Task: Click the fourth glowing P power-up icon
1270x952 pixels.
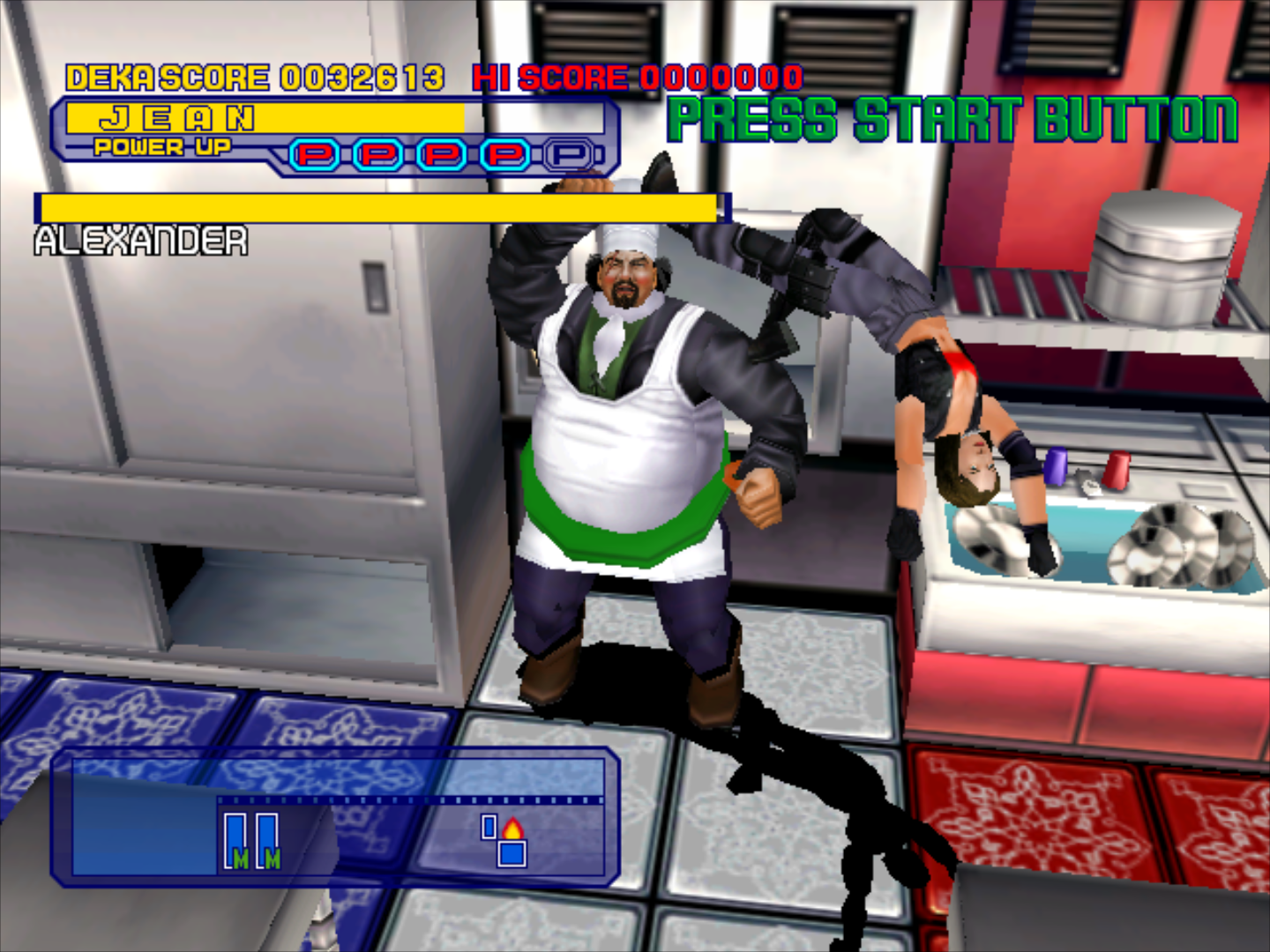Action: pyautogui.click(x=504, y=155)
